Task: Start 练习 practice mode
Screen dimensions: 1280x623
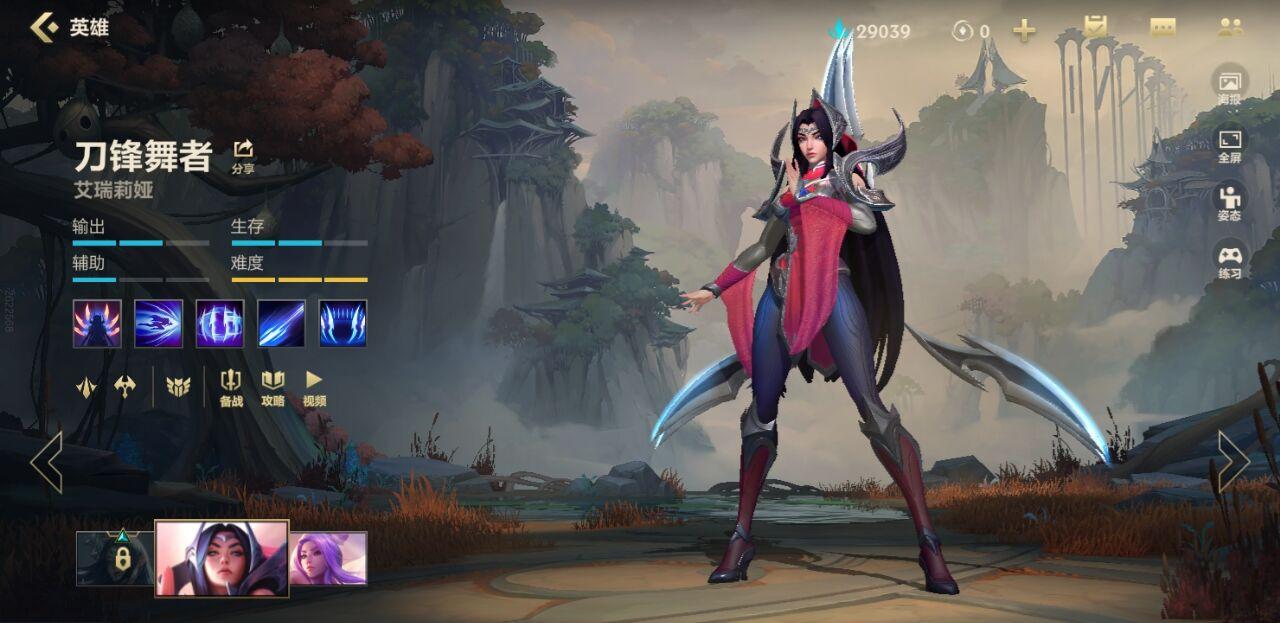Action: tap(1230, 260)
